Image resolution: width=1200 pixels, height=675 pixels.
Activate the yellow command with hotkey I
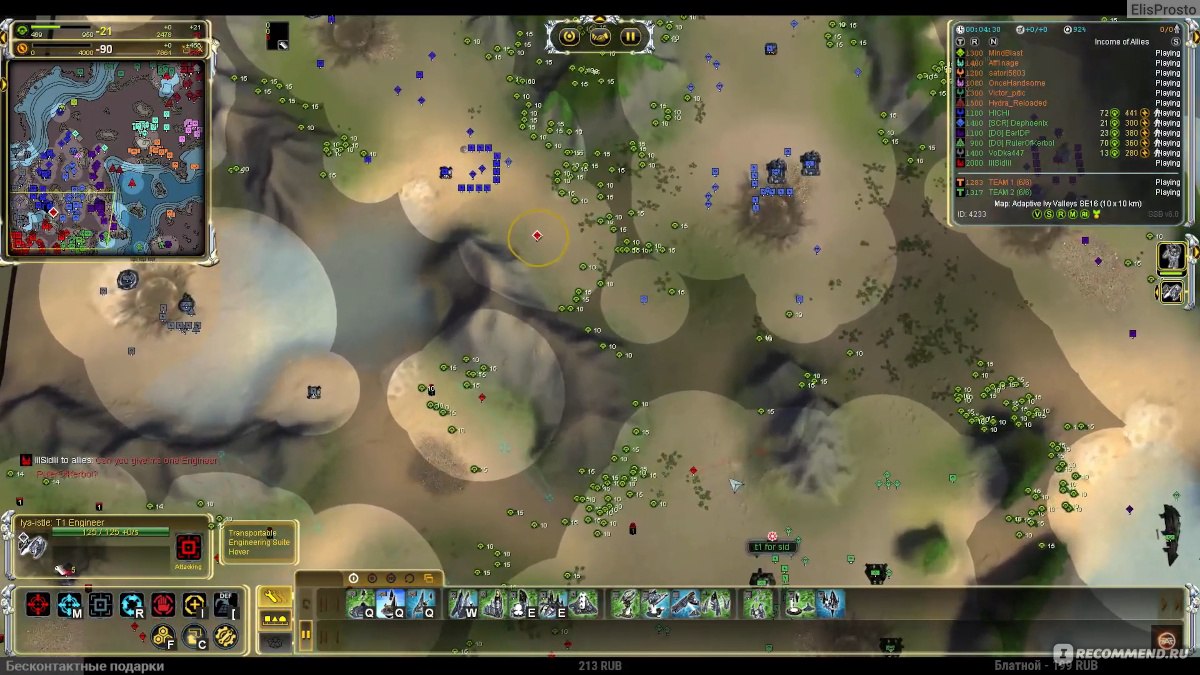click(195, 604)
